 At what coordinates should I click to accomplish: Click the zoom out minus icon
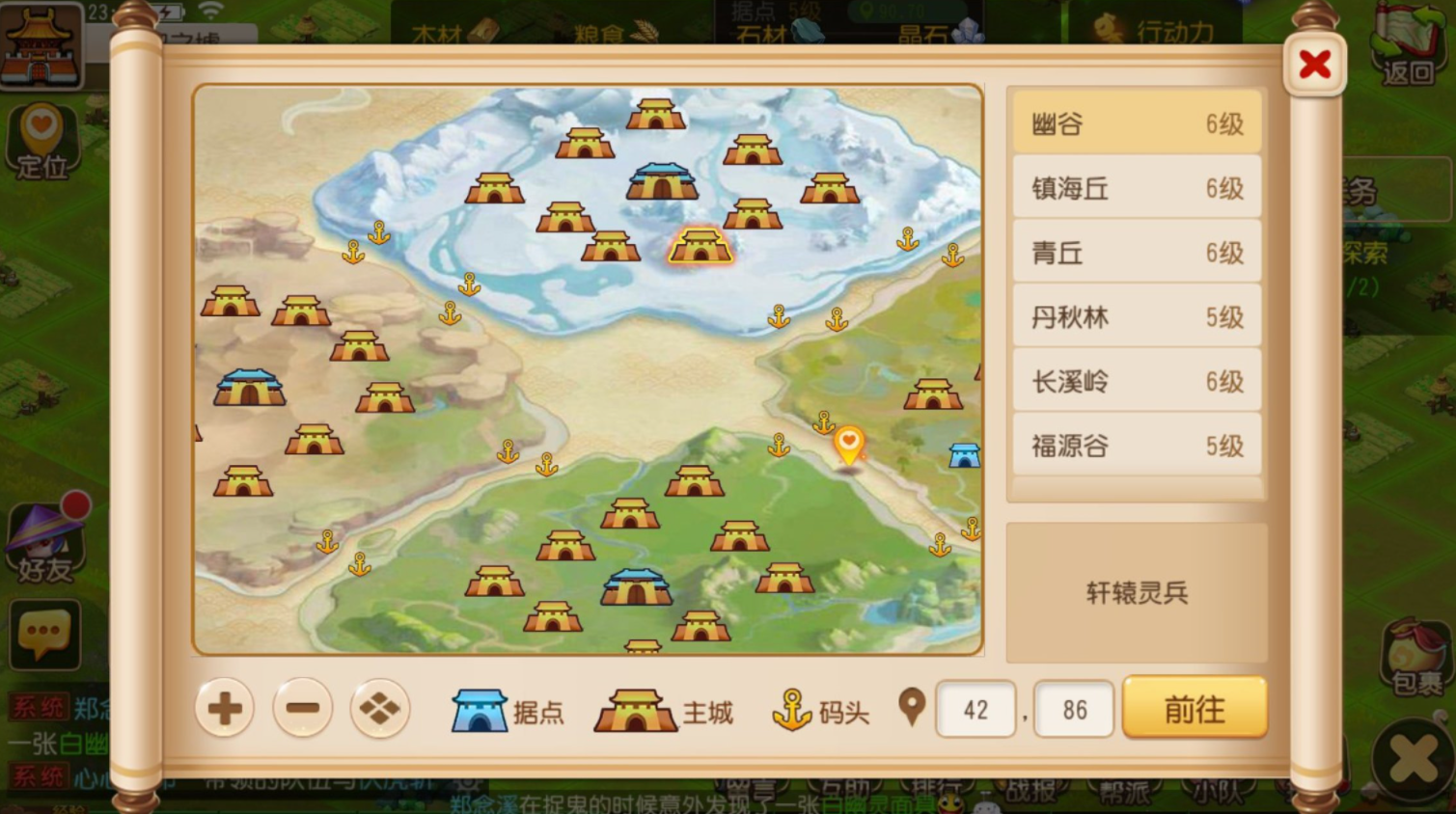tap(302, 709)
